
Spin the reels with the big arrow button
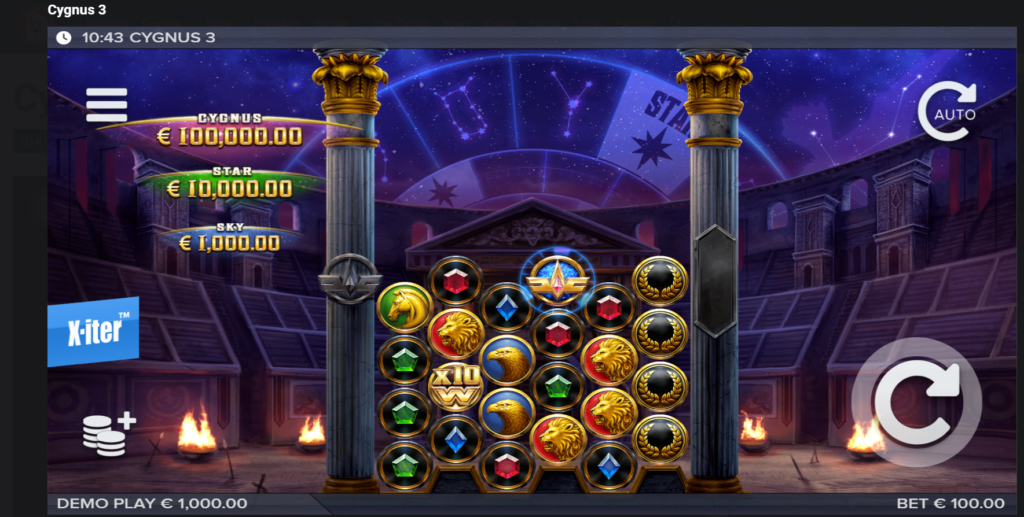(915, 402)
